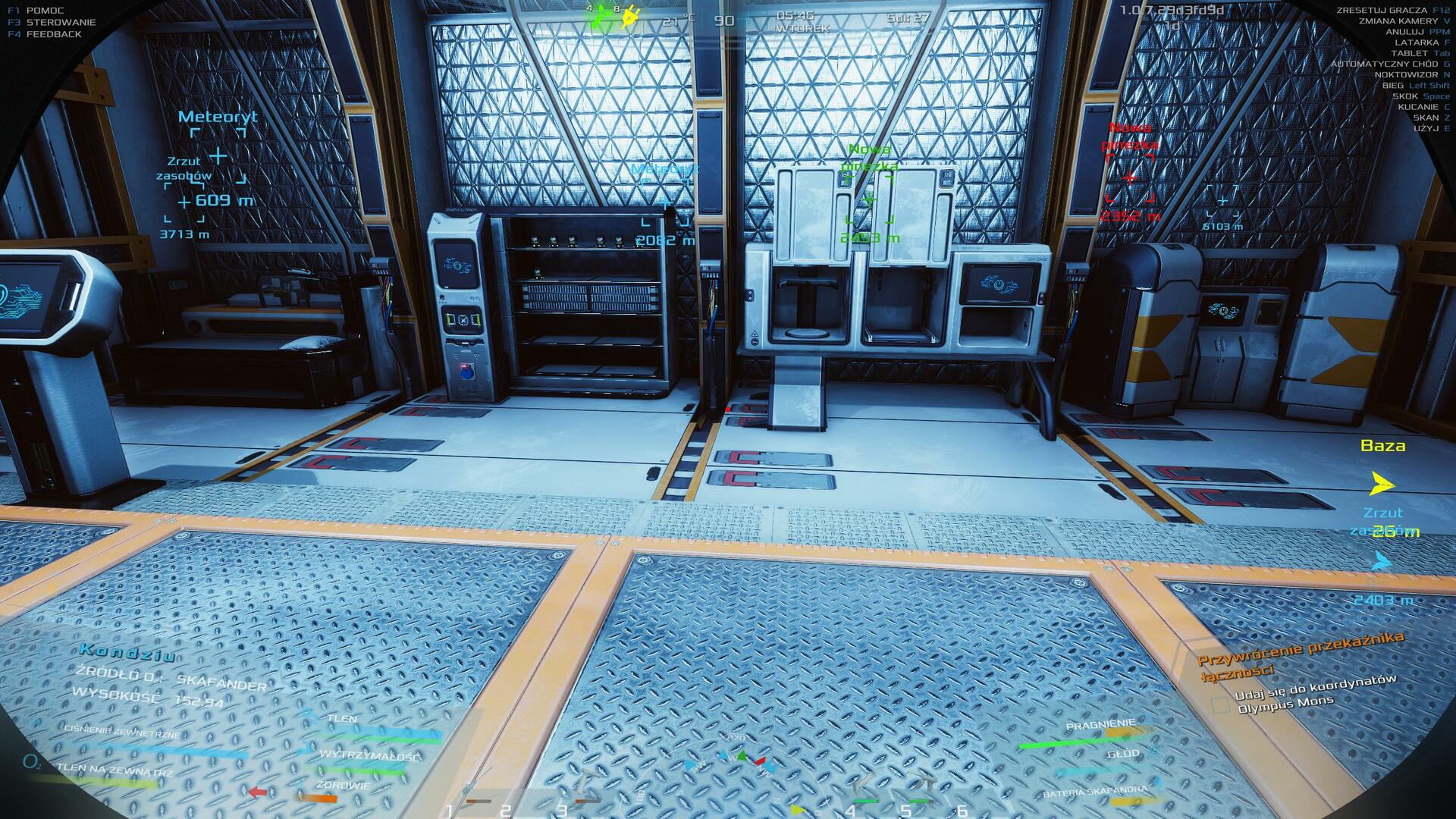
Task: Select the yellow Baza direction arrow
Action: point(1382,483)
